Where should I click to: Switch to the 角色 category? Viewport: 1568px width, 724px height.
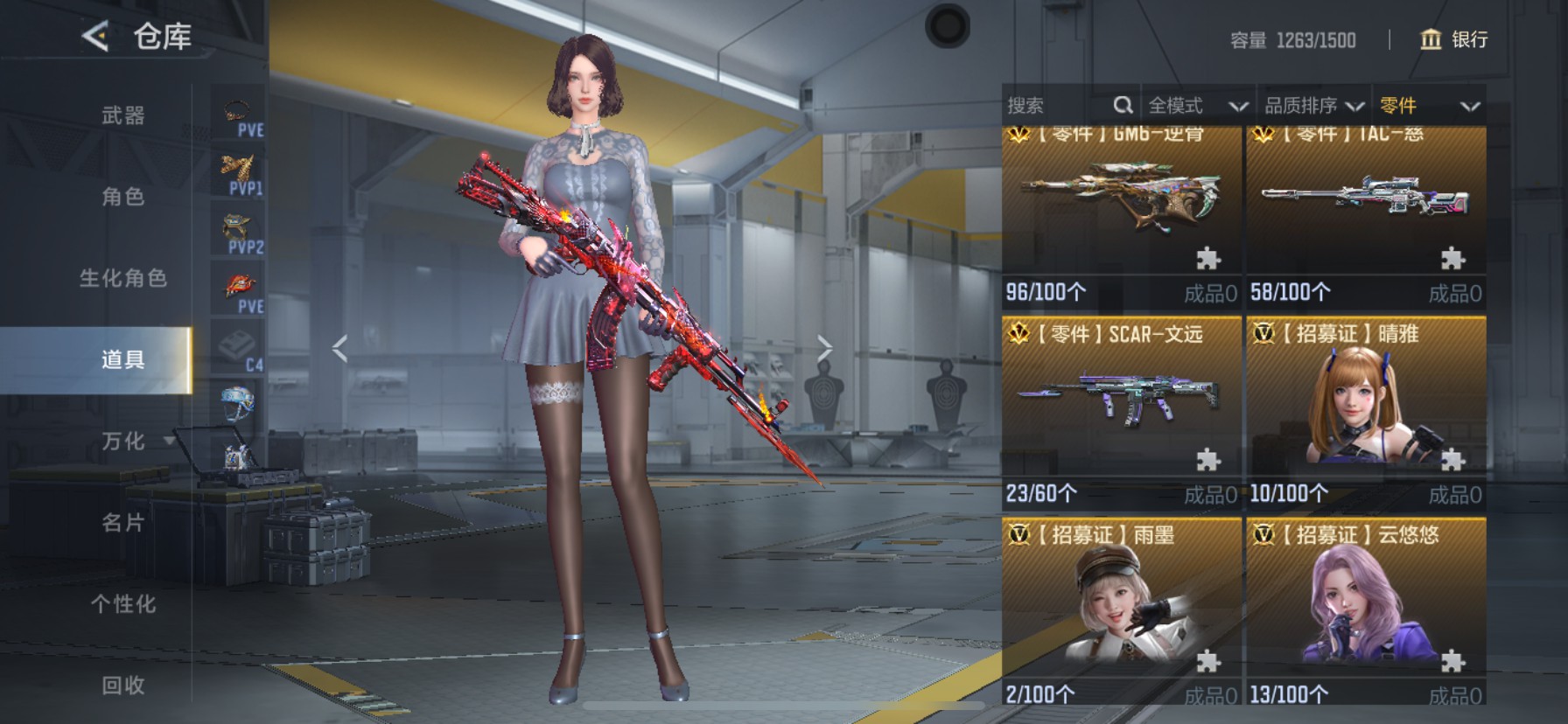pyautogui.click(x=122, y=197)
